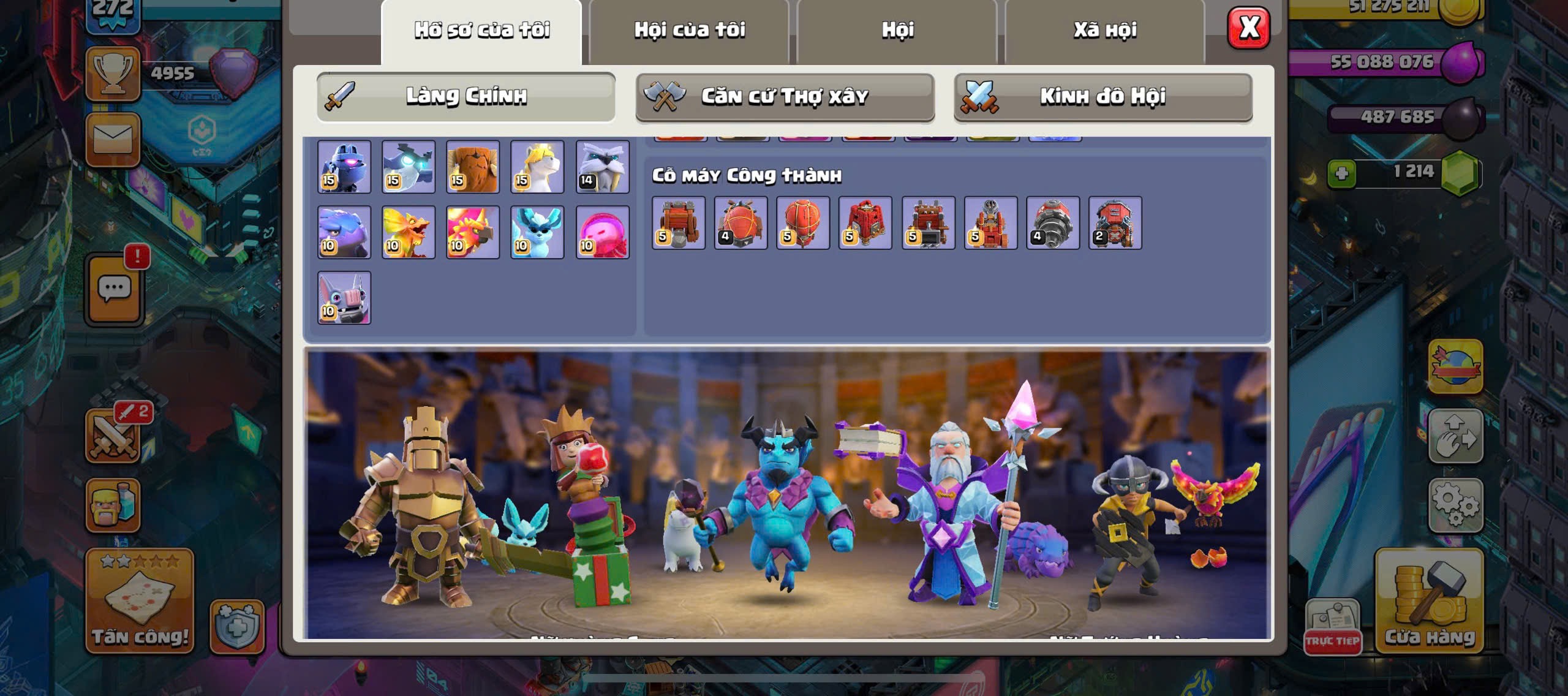
Task: Tap the Tấn công attack button
Action: pos(140,600)
